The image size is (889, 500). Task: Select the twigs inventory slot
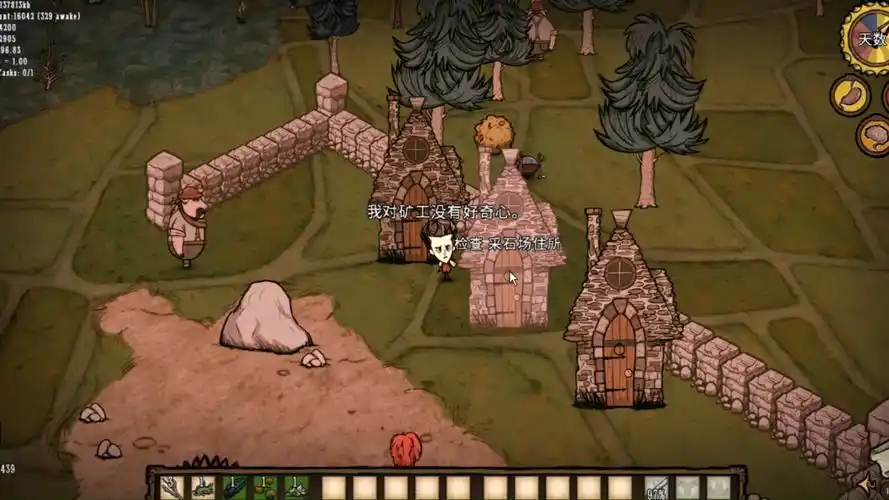[x=172, y=488]
